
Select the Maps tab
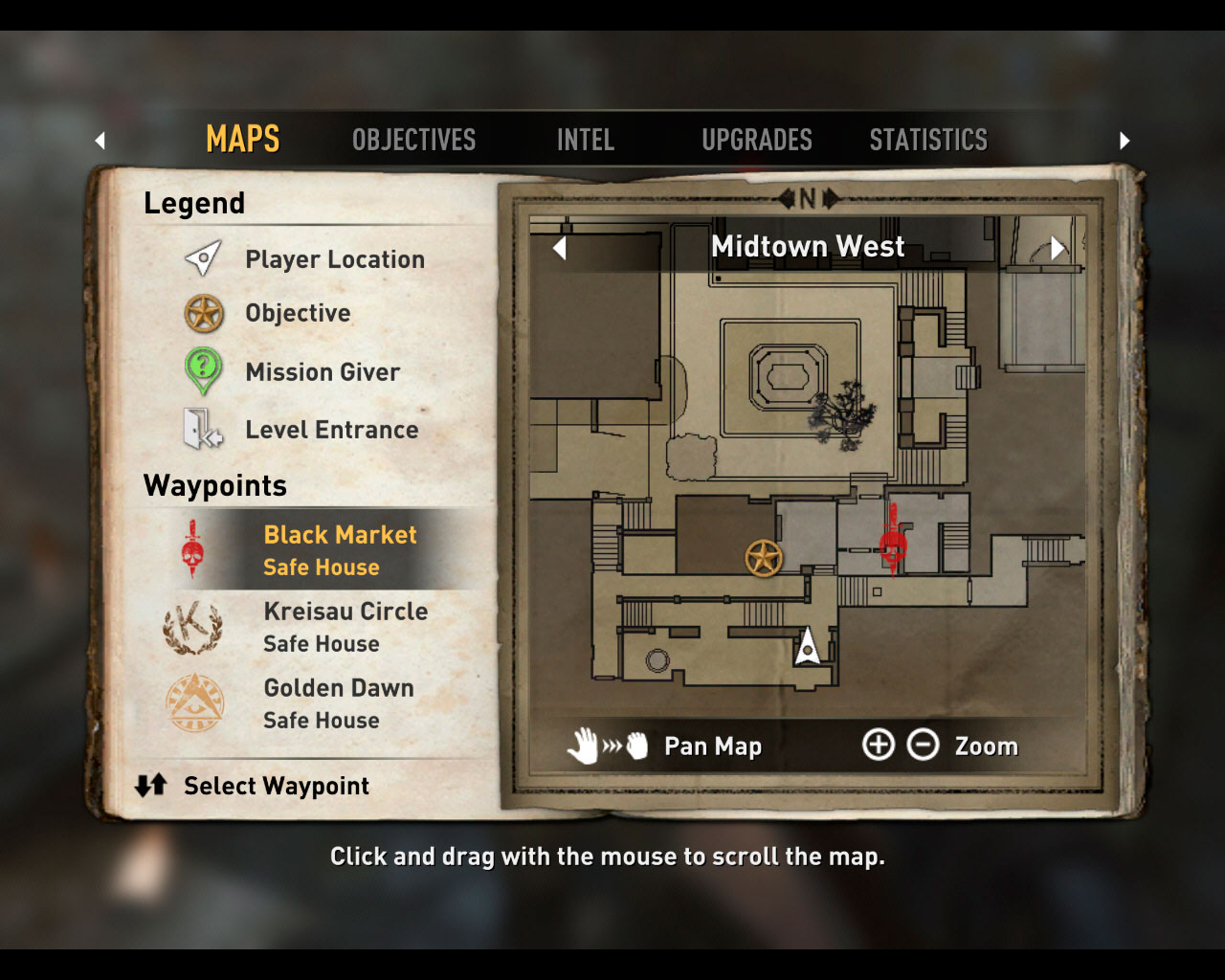(x=243, y=140)
